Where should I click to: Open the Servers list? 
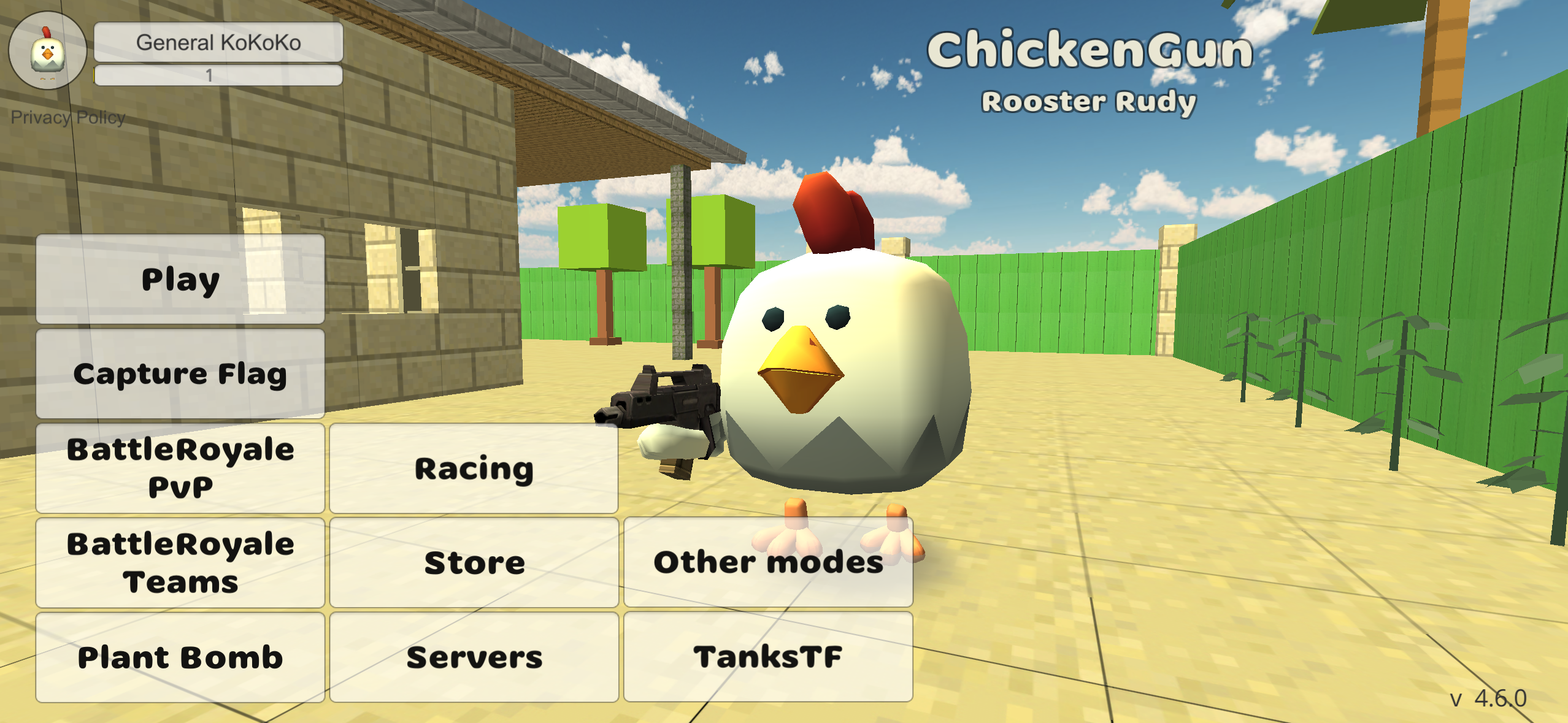[474, 656]
